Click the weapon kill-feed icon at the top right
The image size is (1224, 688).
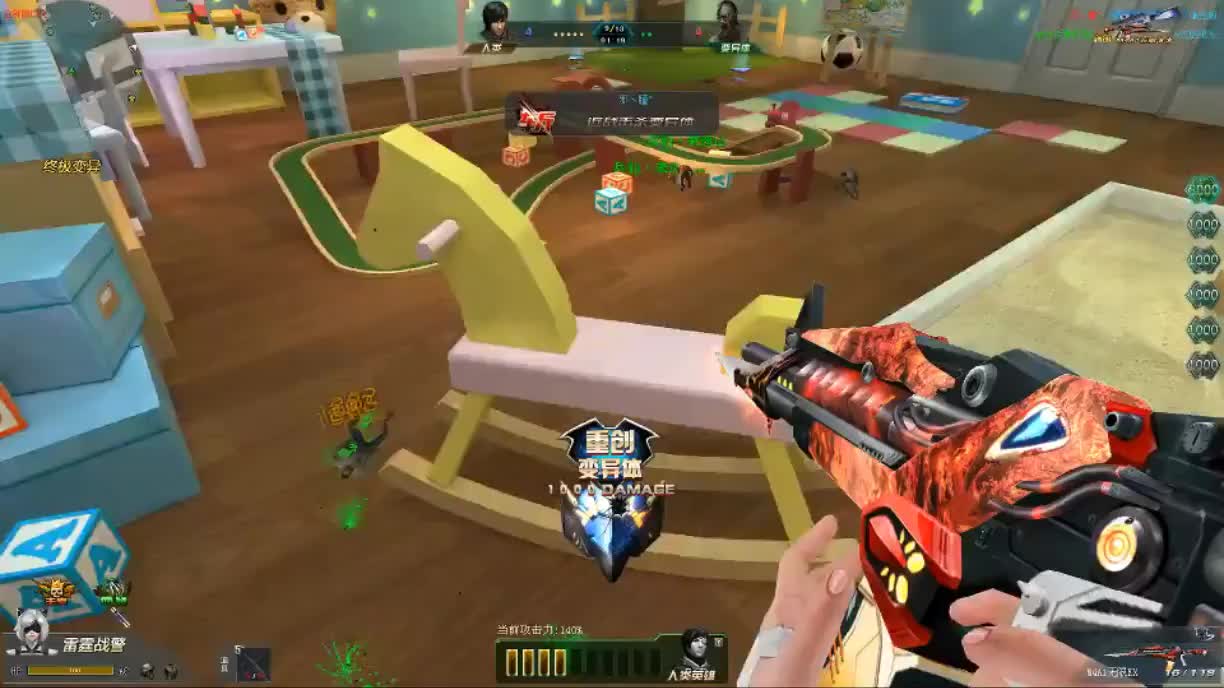click(1137, 27)
